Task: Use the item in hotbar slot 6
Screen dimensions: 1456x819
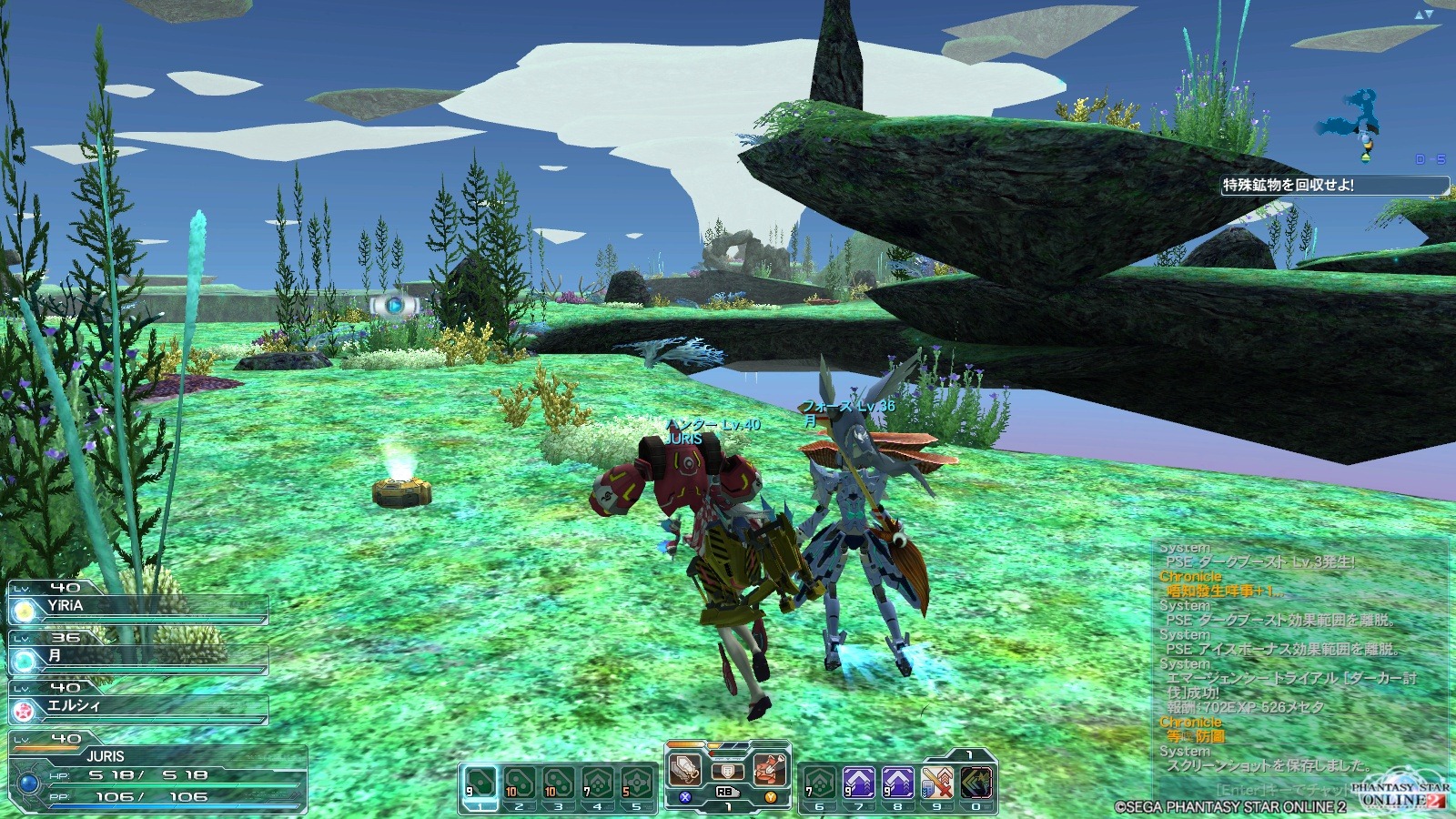Action: [x=819, y=784]
